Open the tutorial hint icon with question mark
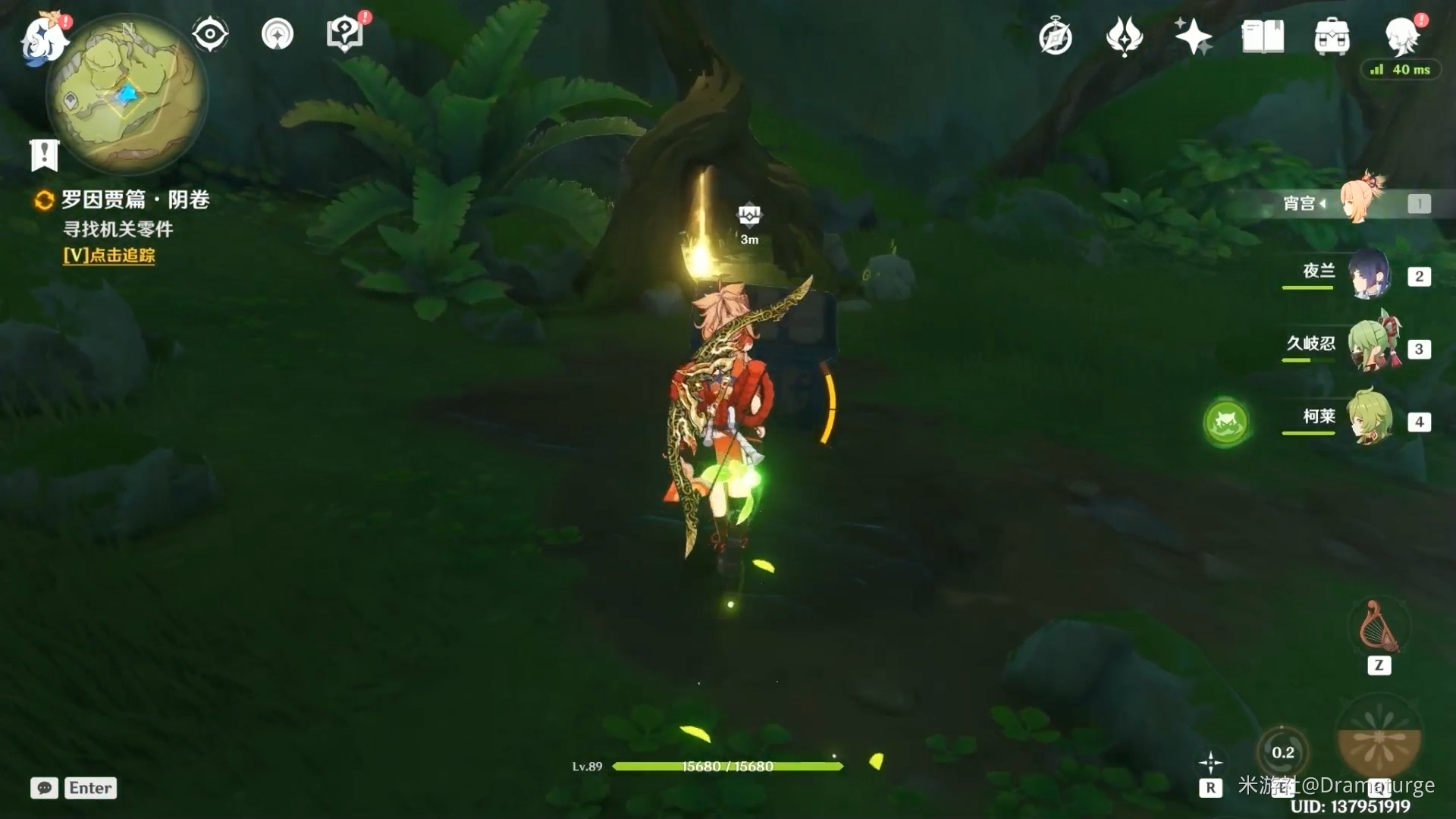 345,34
